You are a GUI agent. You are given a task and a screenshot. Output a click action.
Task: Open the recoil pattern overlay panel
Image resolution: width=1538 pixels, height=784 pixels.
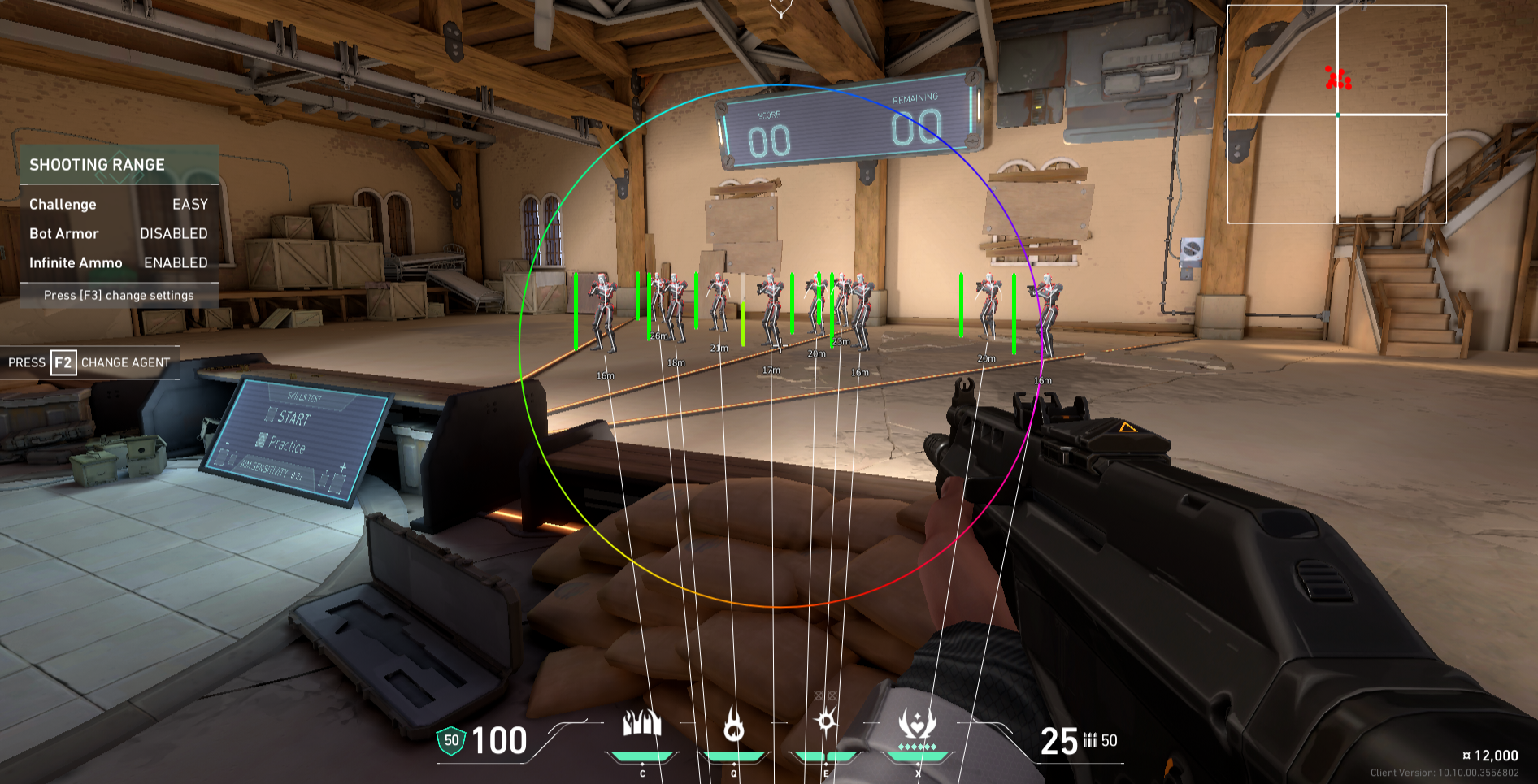click(x=1336, y=114)
